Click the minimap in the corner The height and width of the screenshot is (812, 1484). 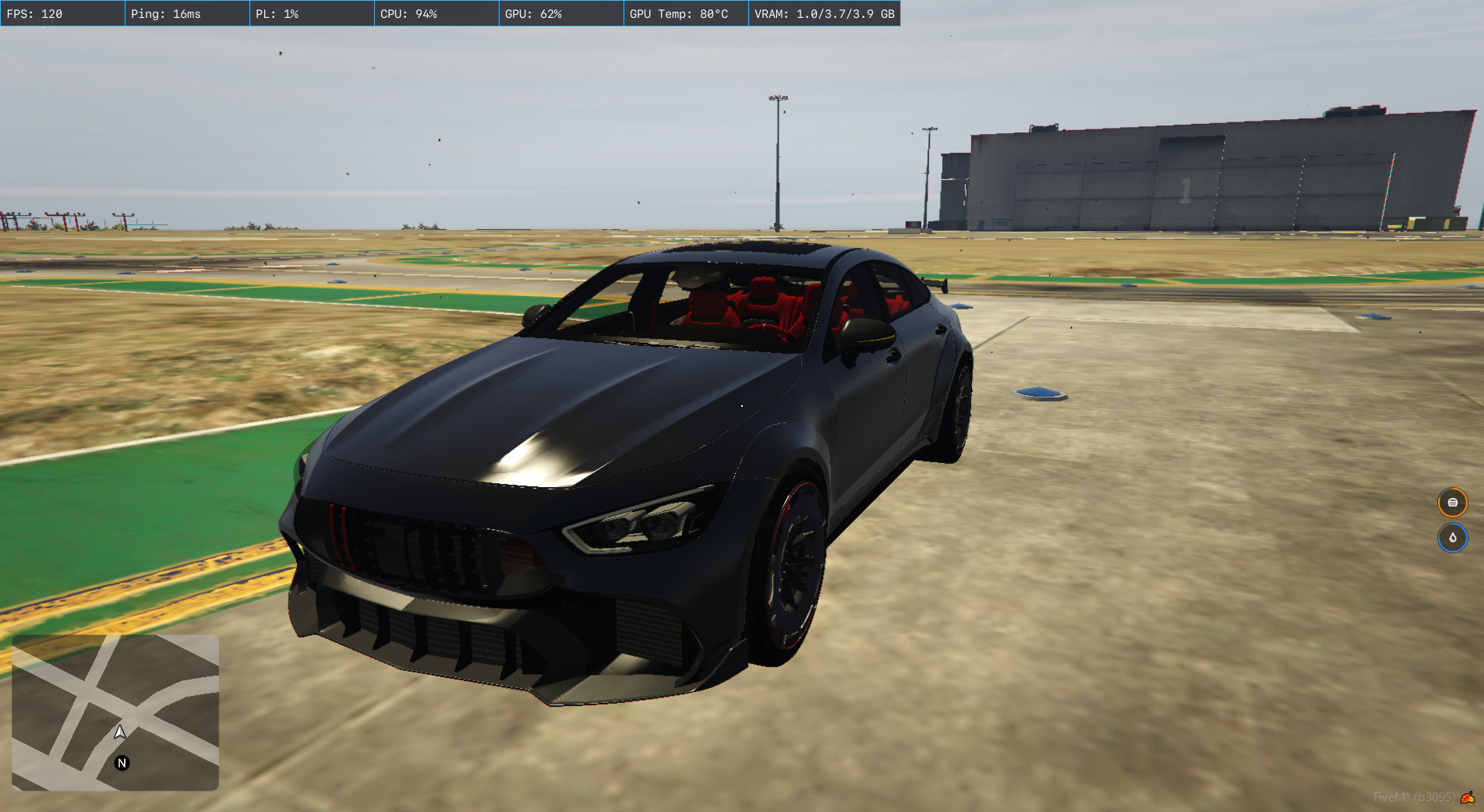coord(115,712)
